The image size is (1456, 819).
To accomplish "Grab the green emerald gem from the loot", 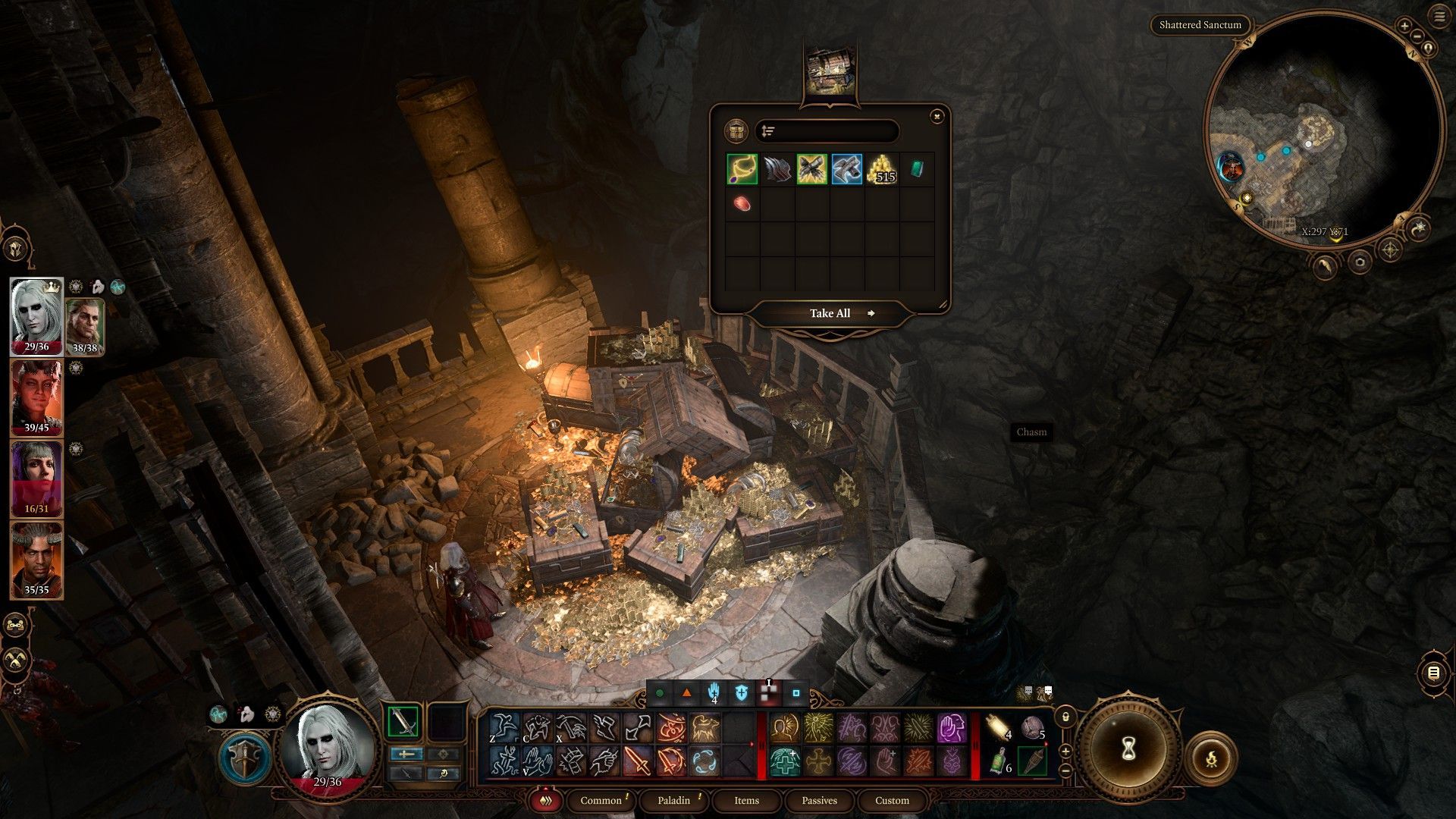I will coord(917,169).
